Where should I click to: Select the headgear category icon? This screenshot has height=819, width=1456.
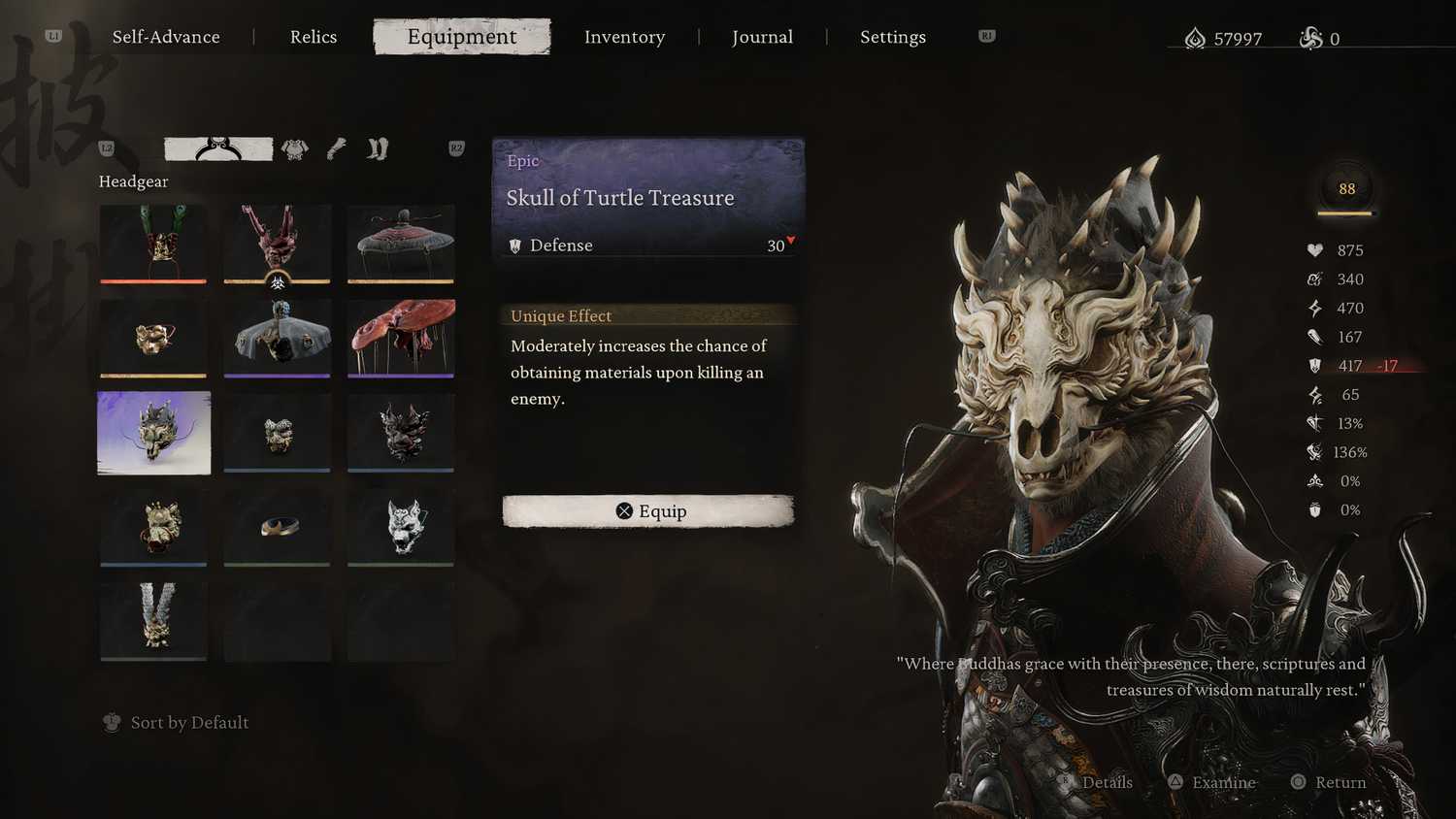pos(218,148)
